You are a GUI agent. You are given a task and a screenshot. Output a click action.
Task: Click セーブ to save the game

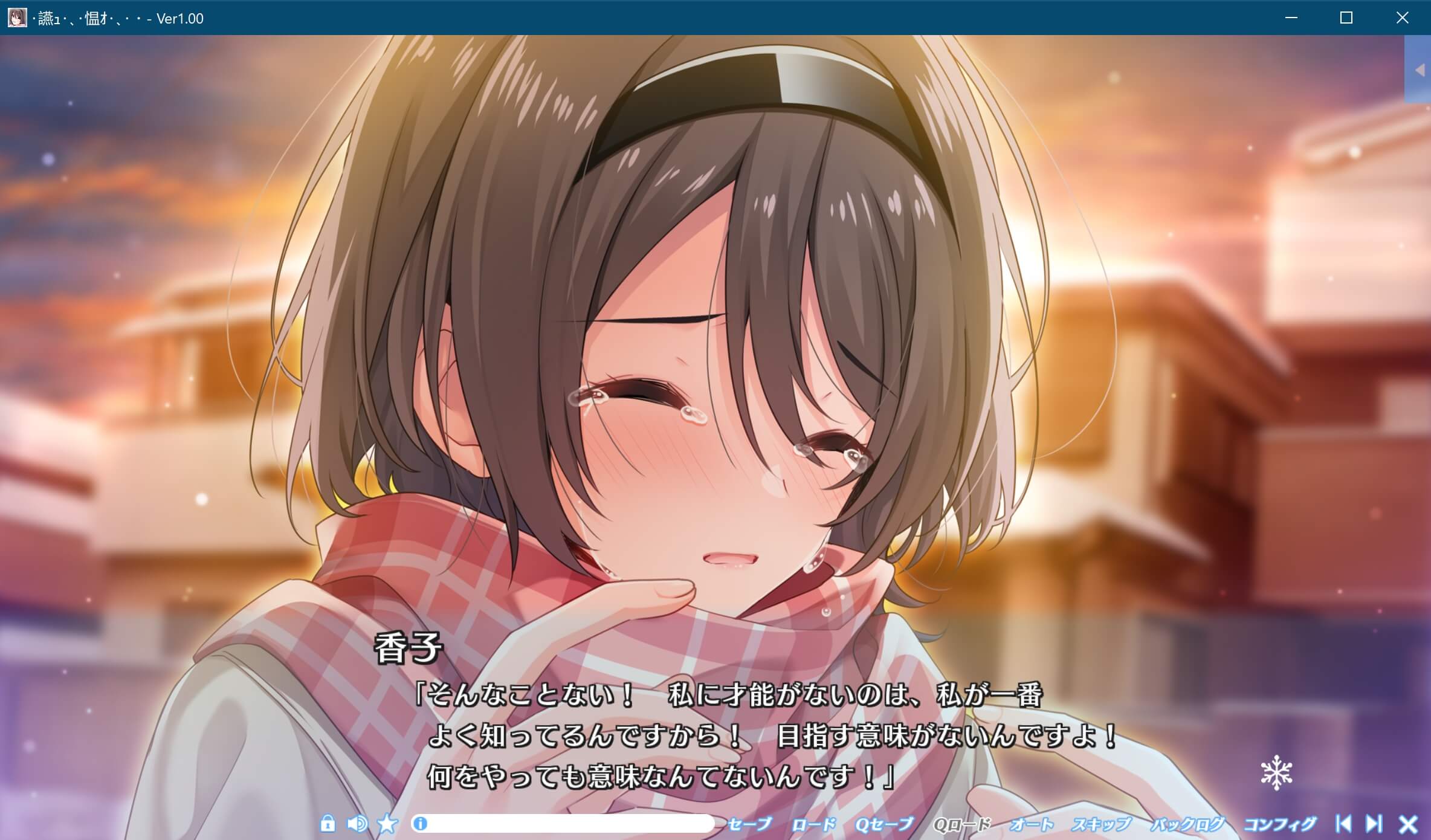(x=750, y=823)
